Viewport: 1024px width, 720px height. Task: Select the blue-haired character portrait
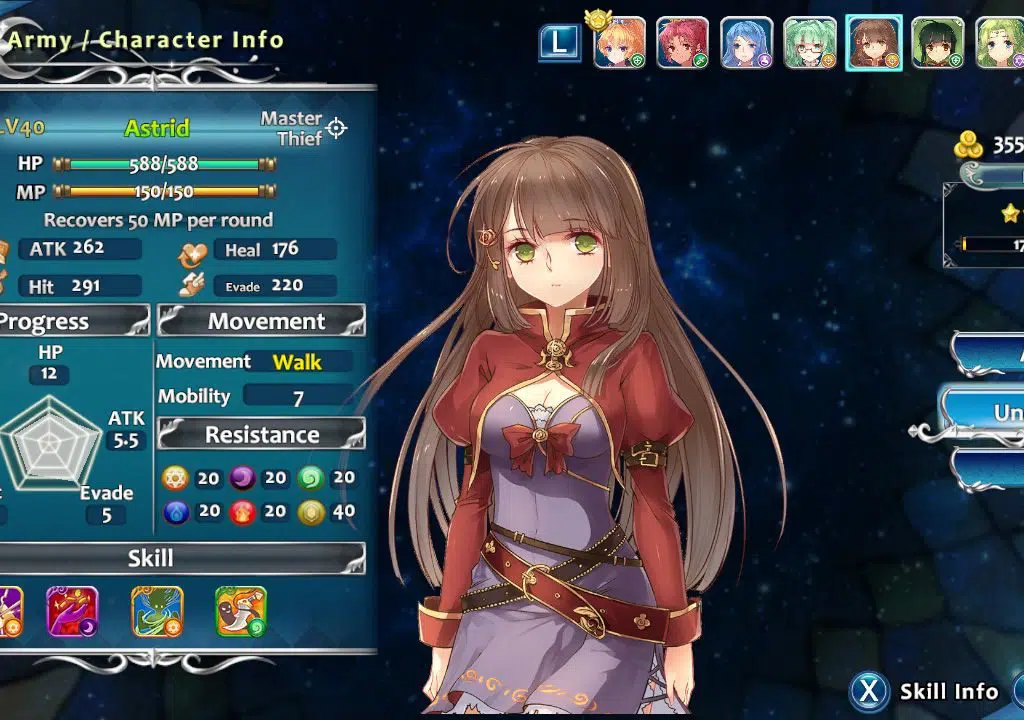point(746,43)
